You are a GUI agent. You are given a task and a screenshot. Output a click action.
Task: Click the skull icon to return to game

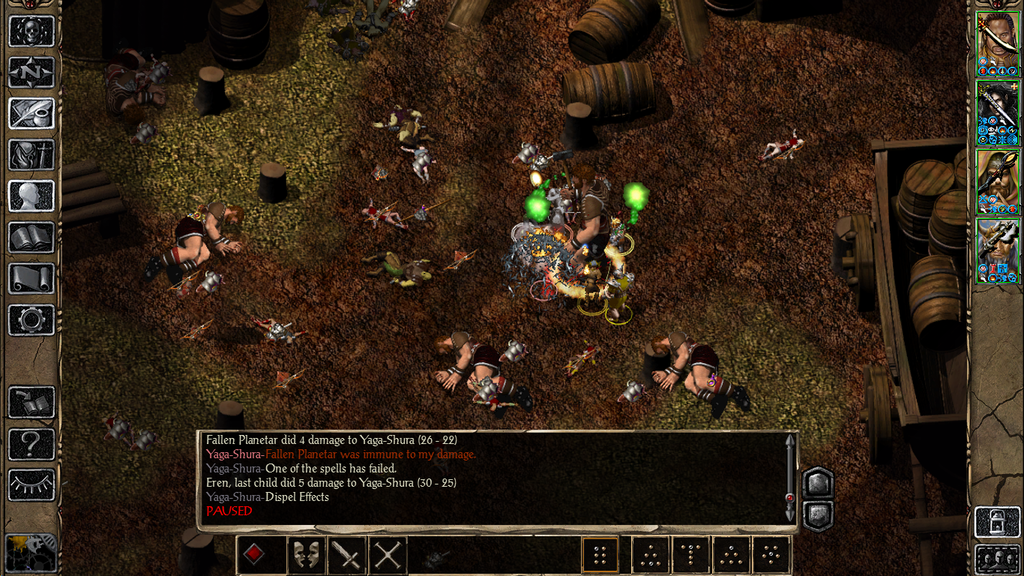pos(31,30)
